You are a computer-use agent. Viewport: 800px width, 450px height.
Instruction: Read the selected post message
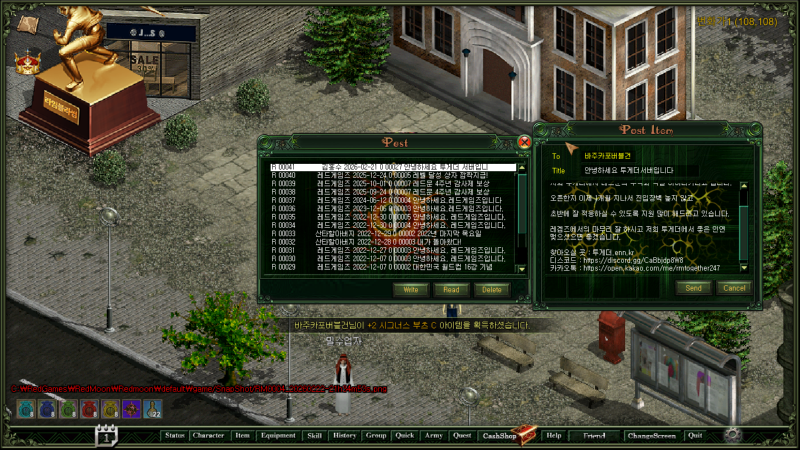pos(450,289)
